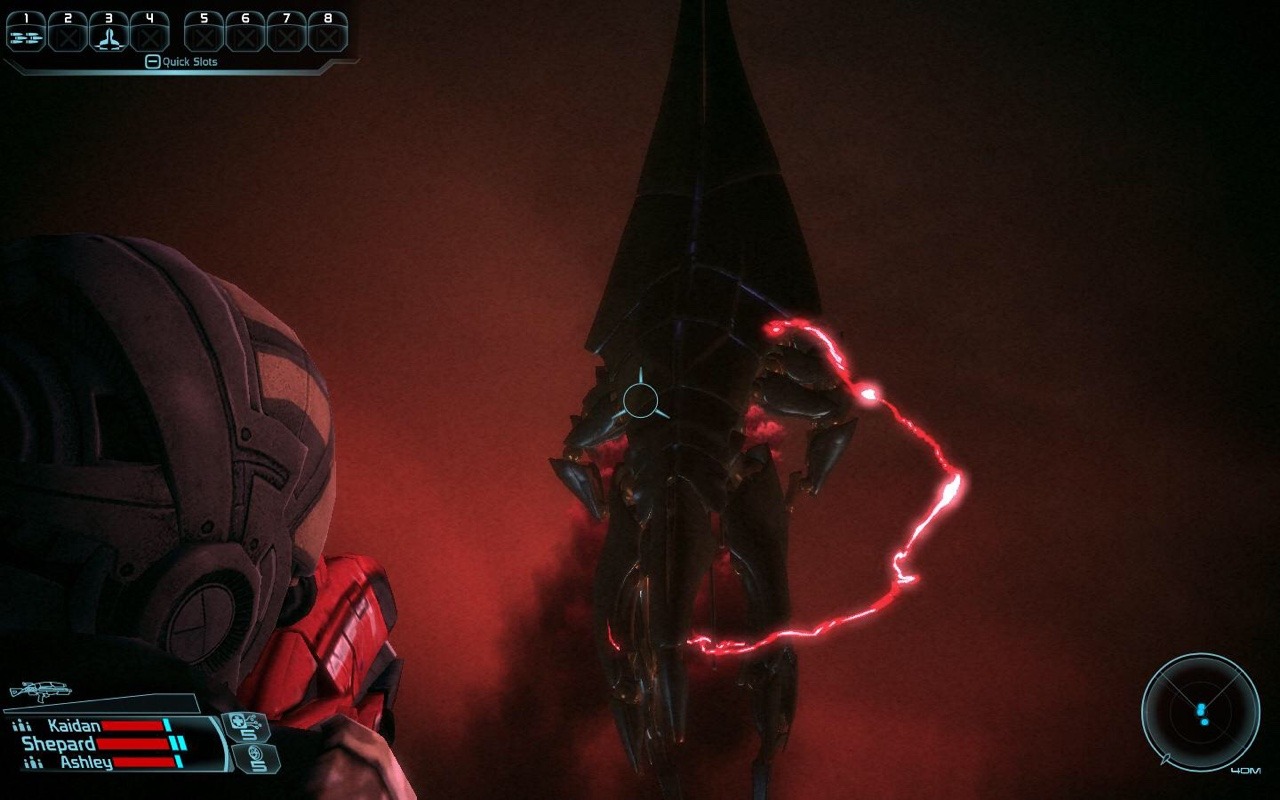Use medi-gel from the first-aid icon
Screen dimensions: 1280x800
pyautogui.click(x=244, y=726)
